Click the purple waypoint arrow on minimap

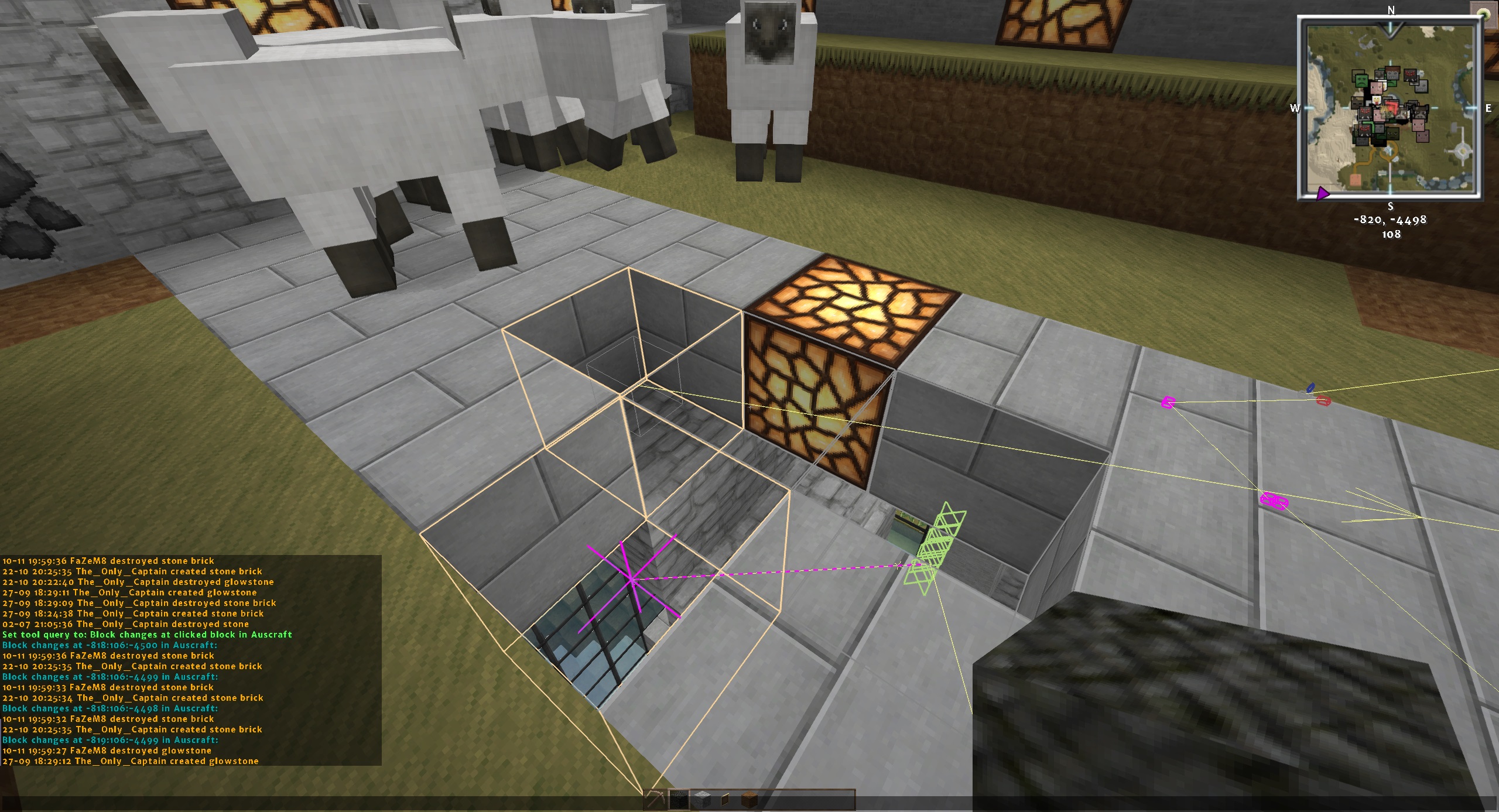[1322, 193]
